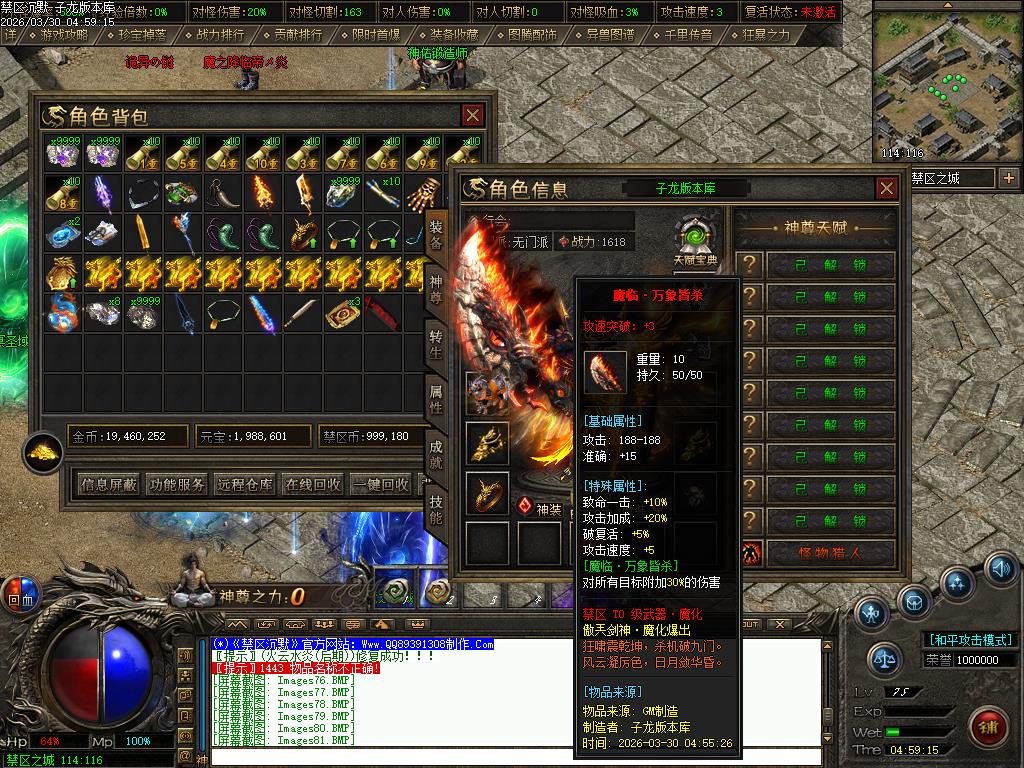Viewport: 1024px width, 768px height.
Task: Toggle the sound speaker icon
Action: 999,568
